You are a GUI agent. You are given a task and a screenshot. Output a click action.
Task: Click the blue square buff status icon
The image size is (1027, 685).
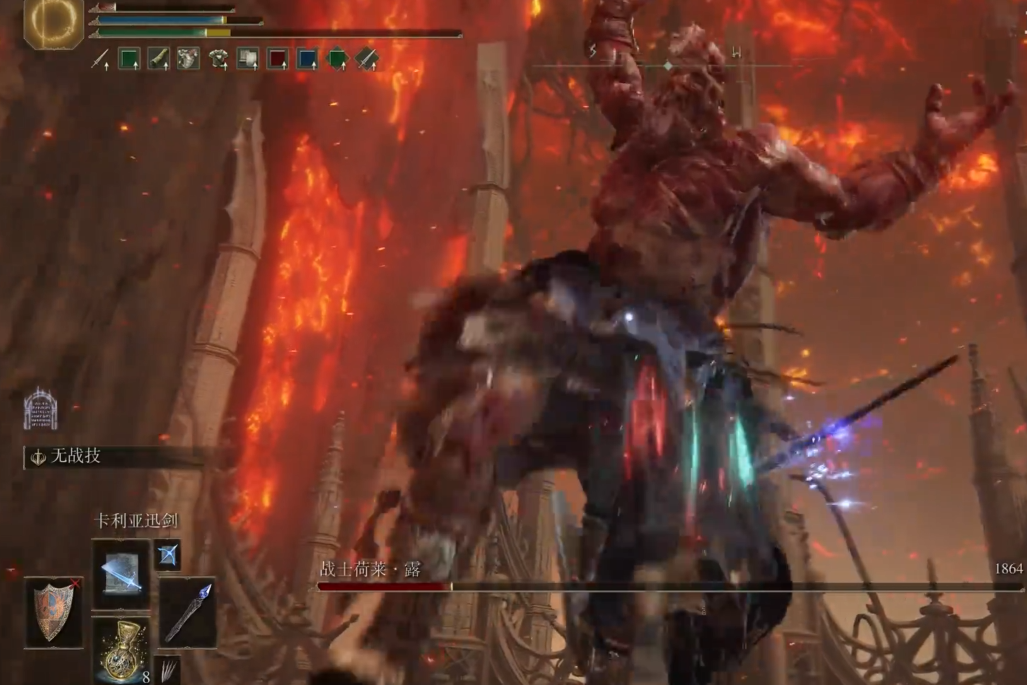[x=308, y=60]
